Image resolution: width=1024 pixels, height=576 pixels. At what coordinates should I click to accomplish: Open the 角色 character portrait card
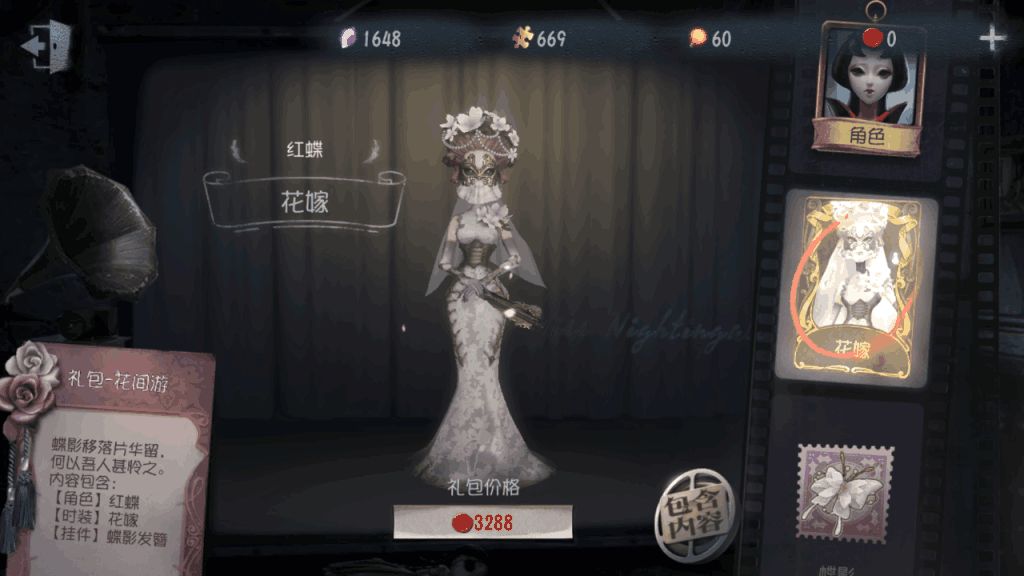click(x=868, y=92)
